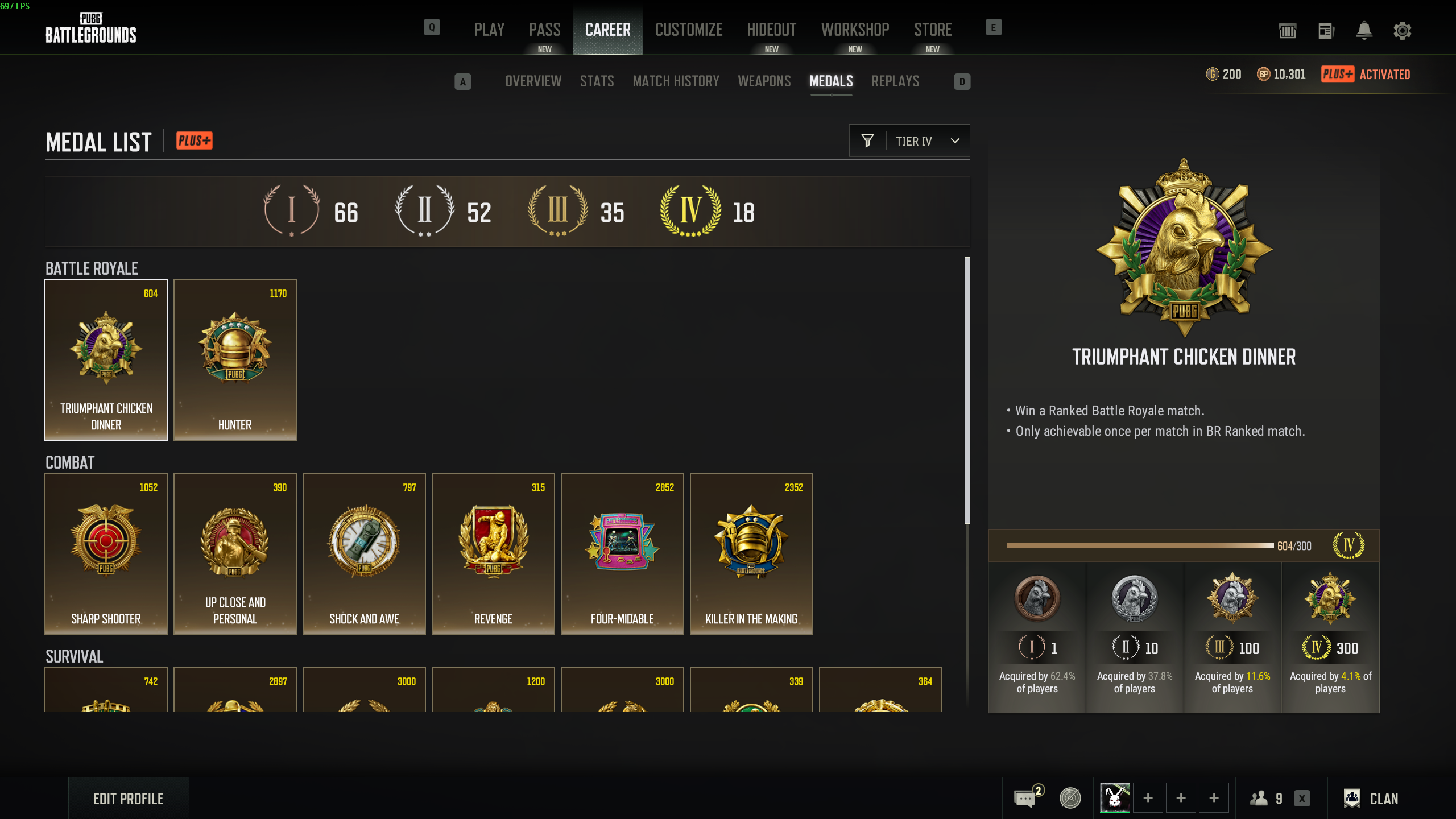Choose the Revenge medal card
The width and height of the screenshot is (1456, 819).
pos(493,553)
